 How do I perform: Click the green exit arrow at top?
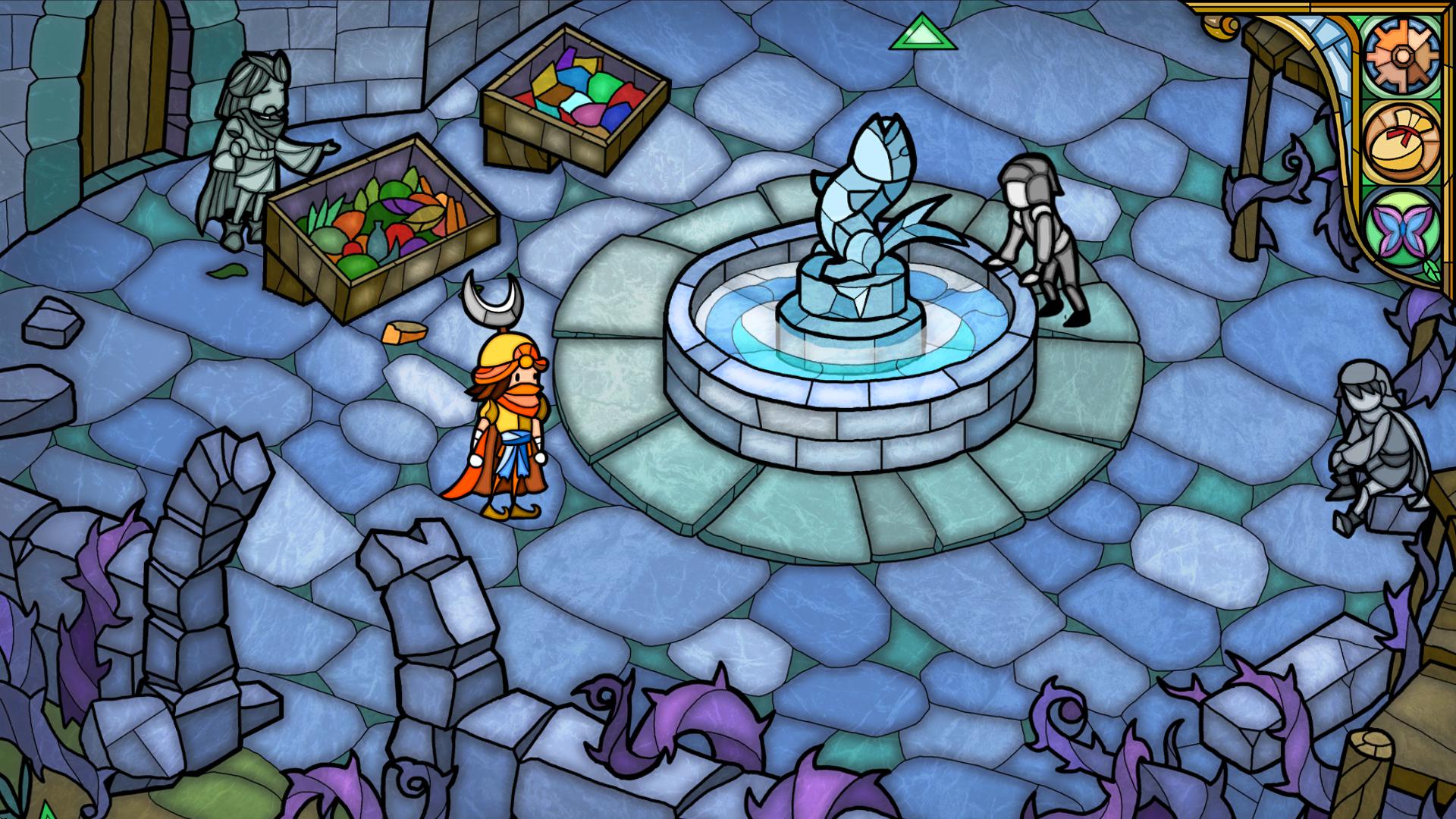(x=923, y=34)
